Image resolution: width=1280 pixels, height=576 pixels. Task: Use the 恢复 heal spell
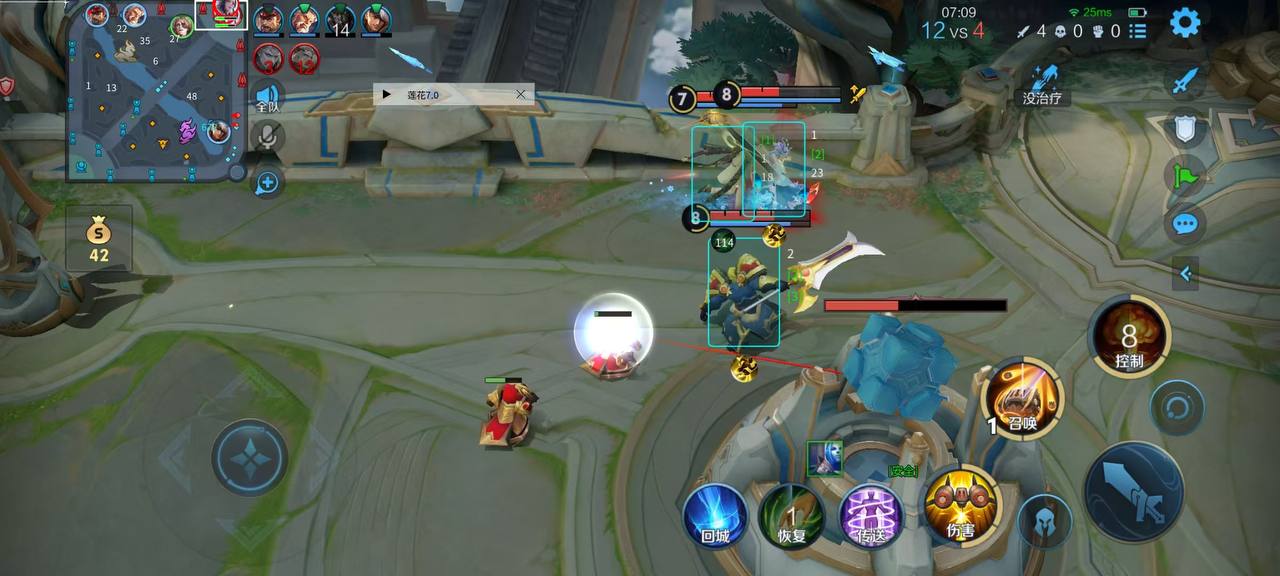coord(792,515)
